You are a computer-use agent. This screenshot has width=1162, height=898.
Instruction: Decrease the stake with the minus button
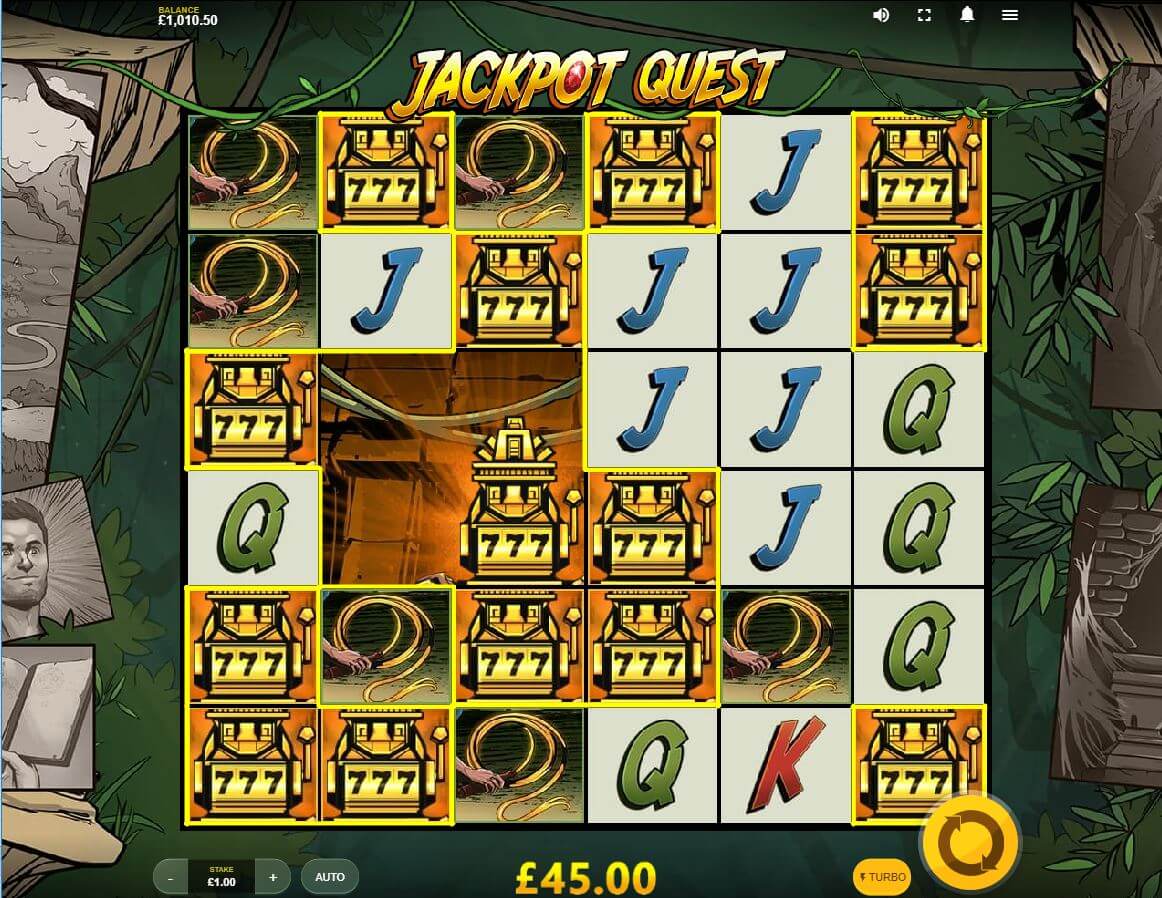click(171, 877)
